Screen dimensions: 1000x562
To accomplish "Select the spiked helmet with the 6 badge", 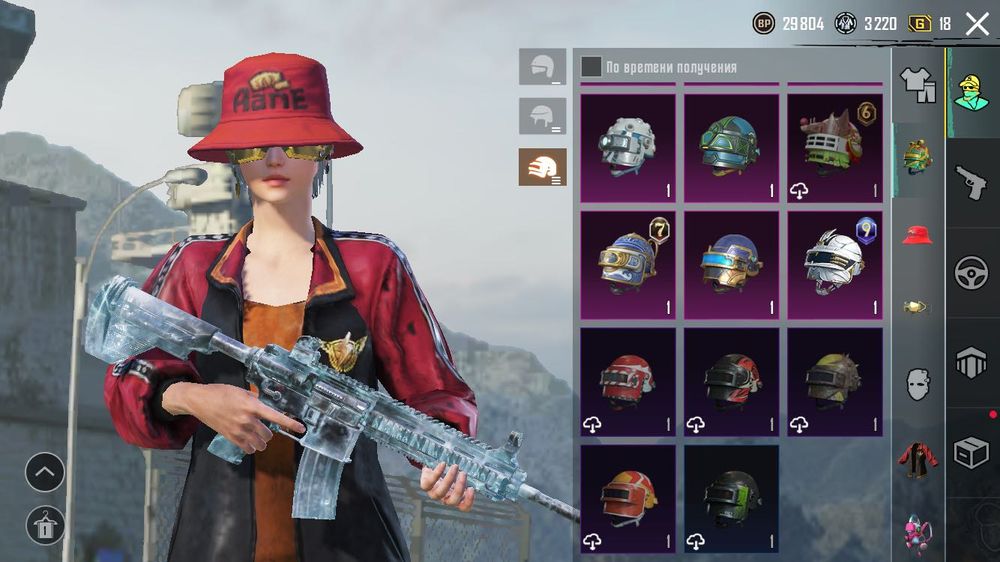I will [x=835, y=147].
